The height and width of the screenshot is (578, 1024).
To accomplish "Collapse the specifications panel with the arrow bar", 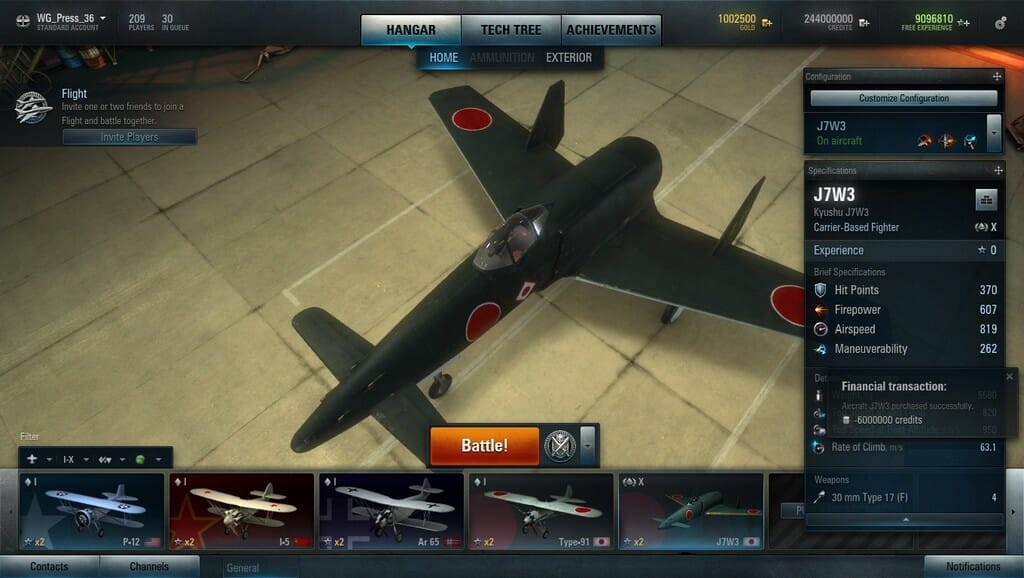I will click(x=904, y=520).
